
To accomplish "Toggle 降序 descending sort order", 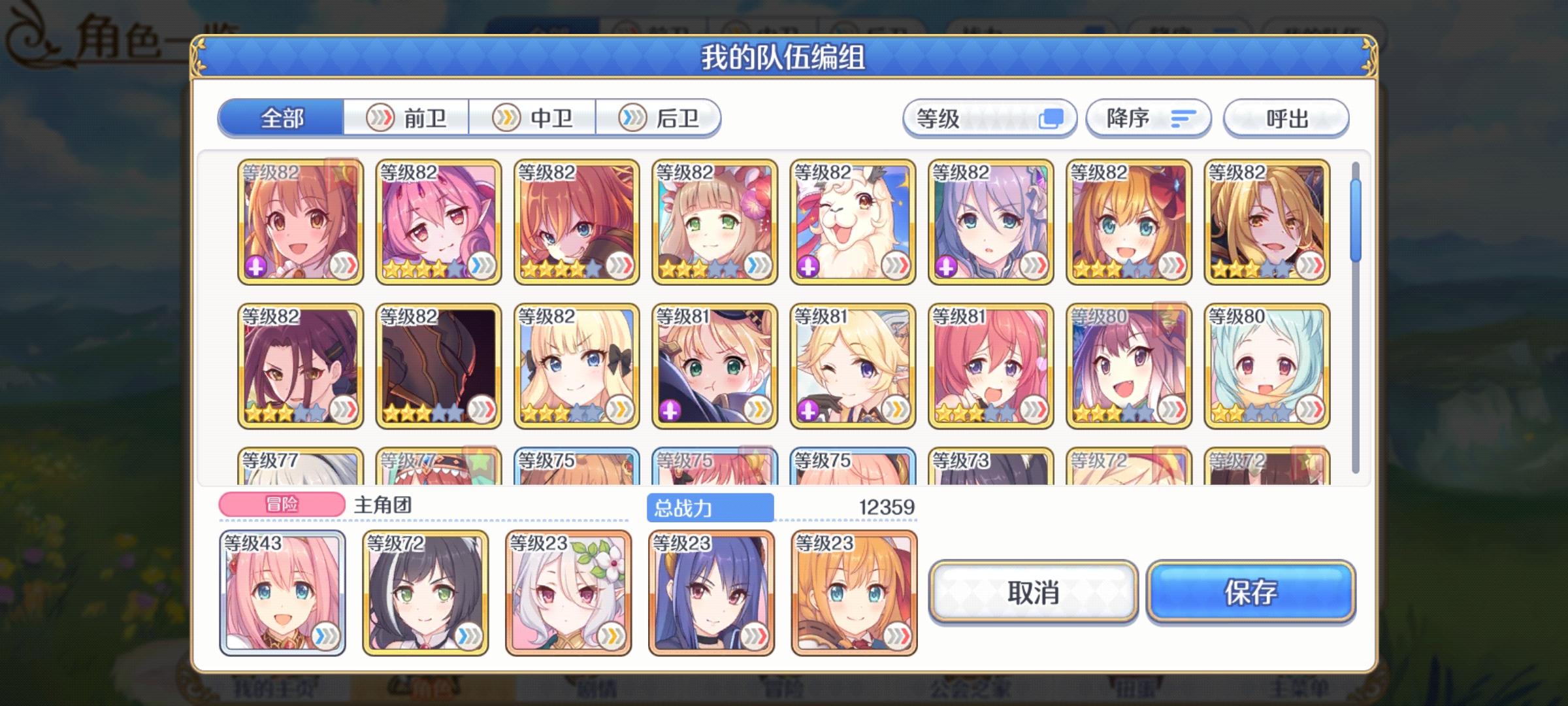I will pos(1147,118).
